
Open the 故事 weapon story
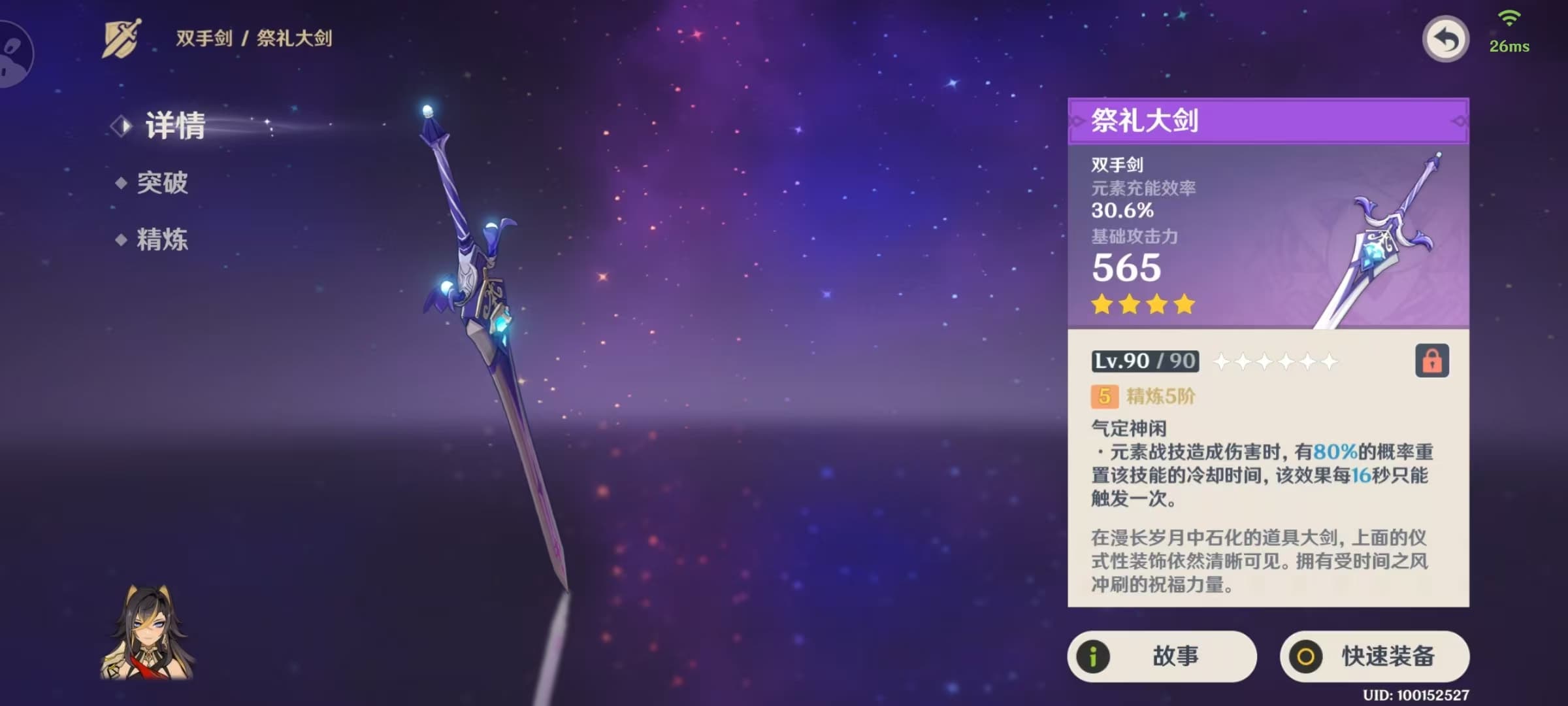(x=1162, y=656)
